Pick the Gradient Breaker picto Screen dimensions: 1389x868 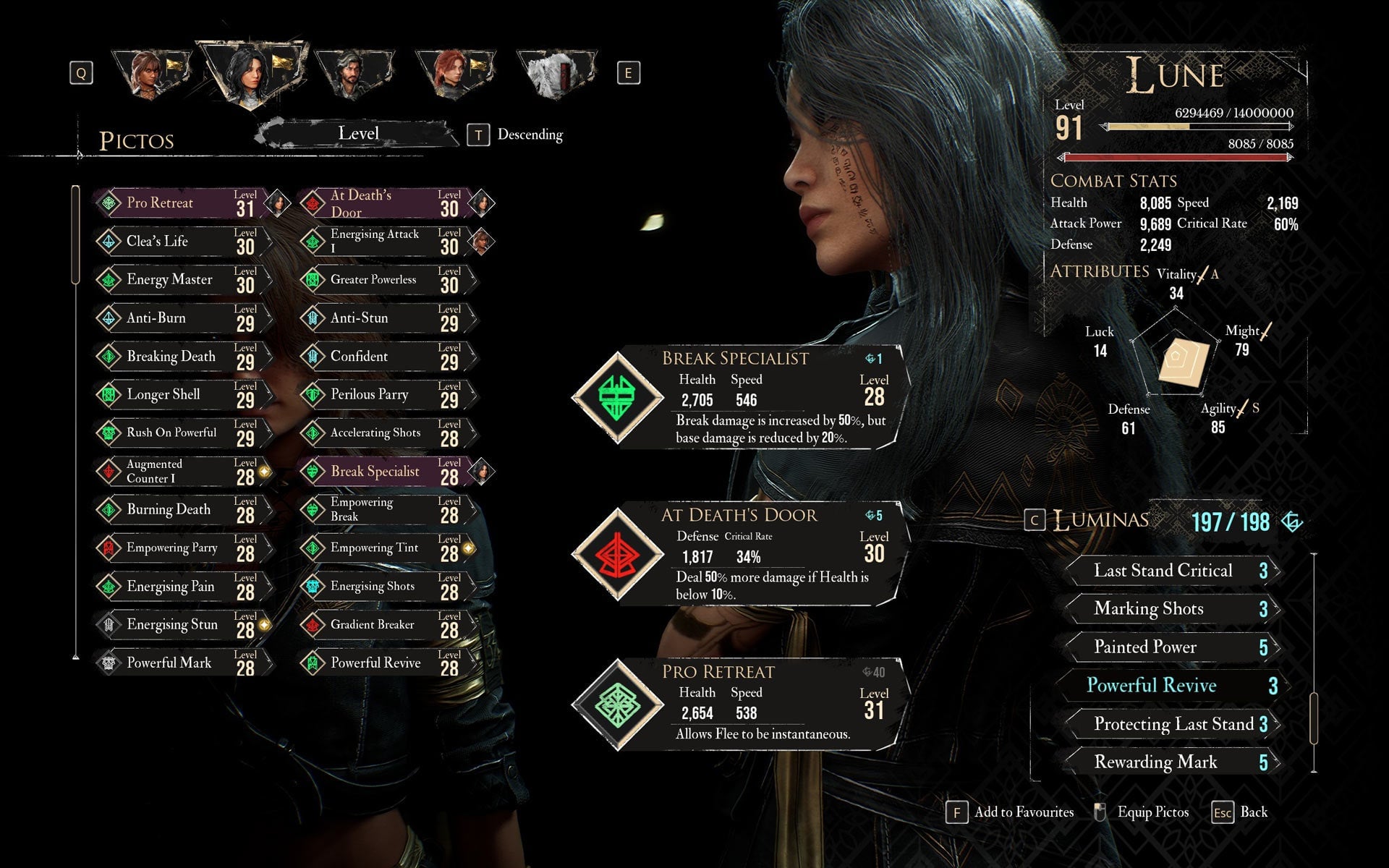tap(385, 625)
